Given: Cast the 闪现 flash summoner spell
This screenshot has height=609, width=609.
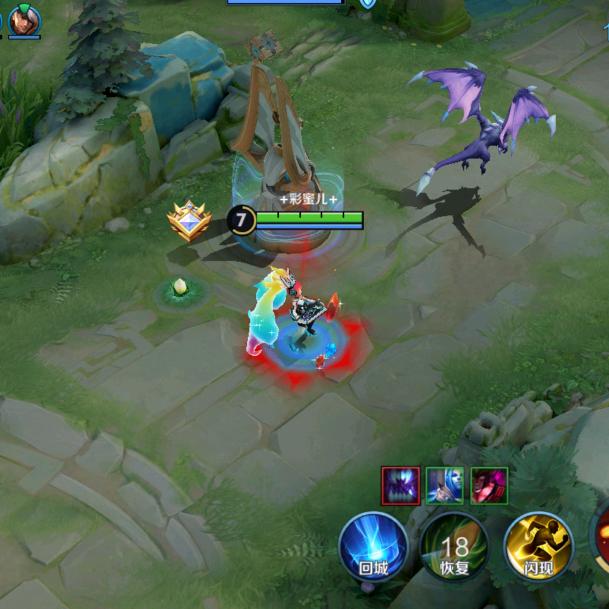Looking at the screenshot, I should coord(537,546).
